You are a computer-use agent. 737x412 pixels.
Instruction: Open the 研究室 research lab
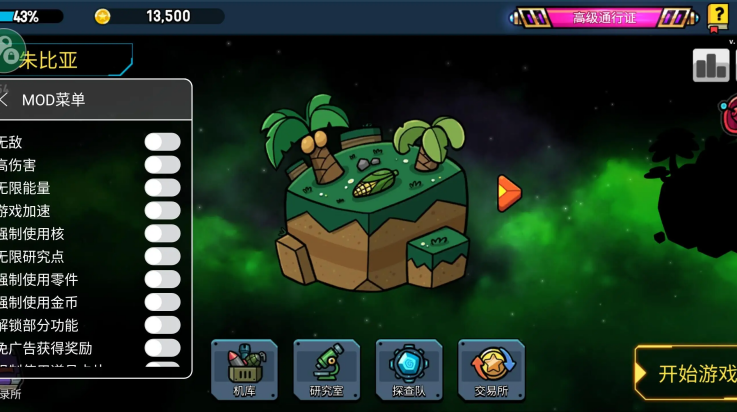click(326, 369)
